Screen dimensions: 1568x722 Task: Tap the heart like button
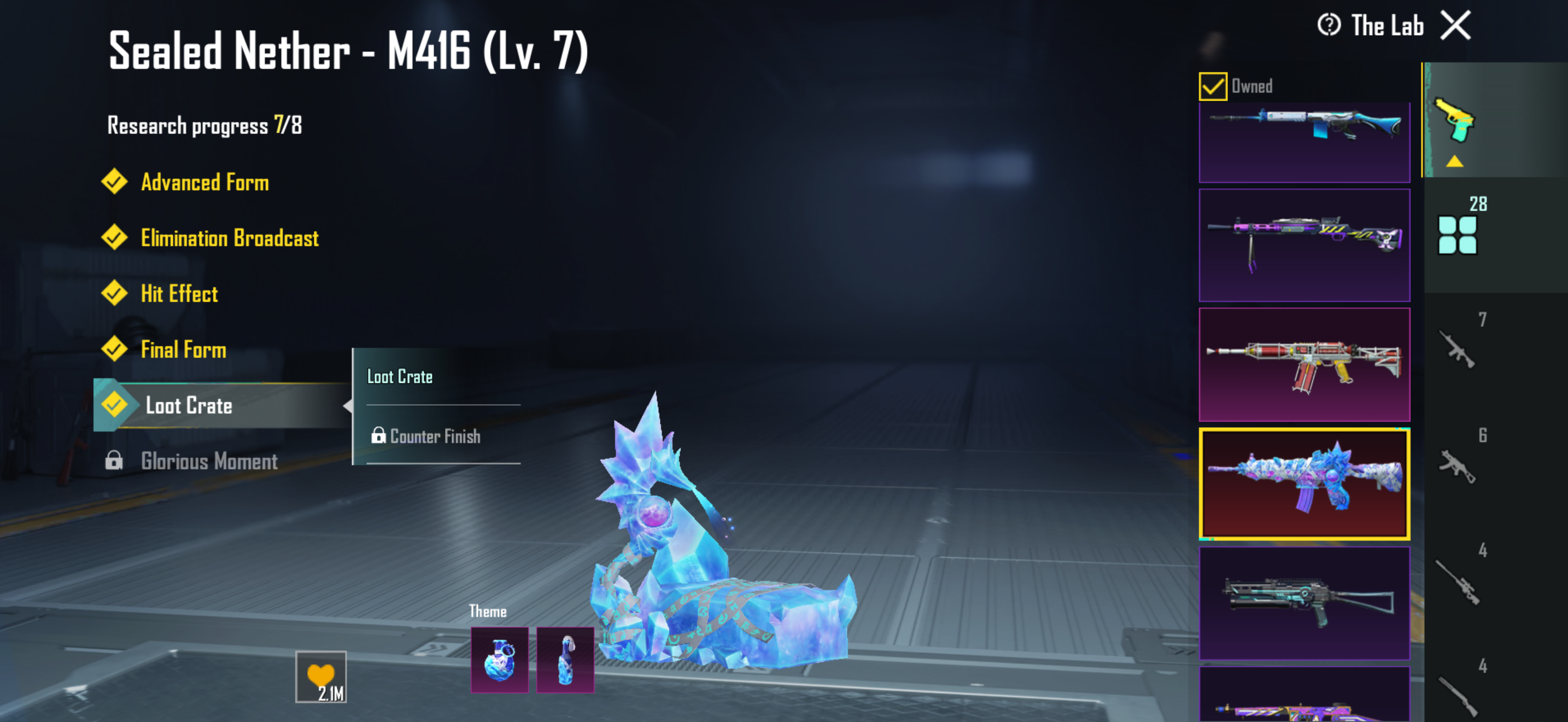coord(321,677)
